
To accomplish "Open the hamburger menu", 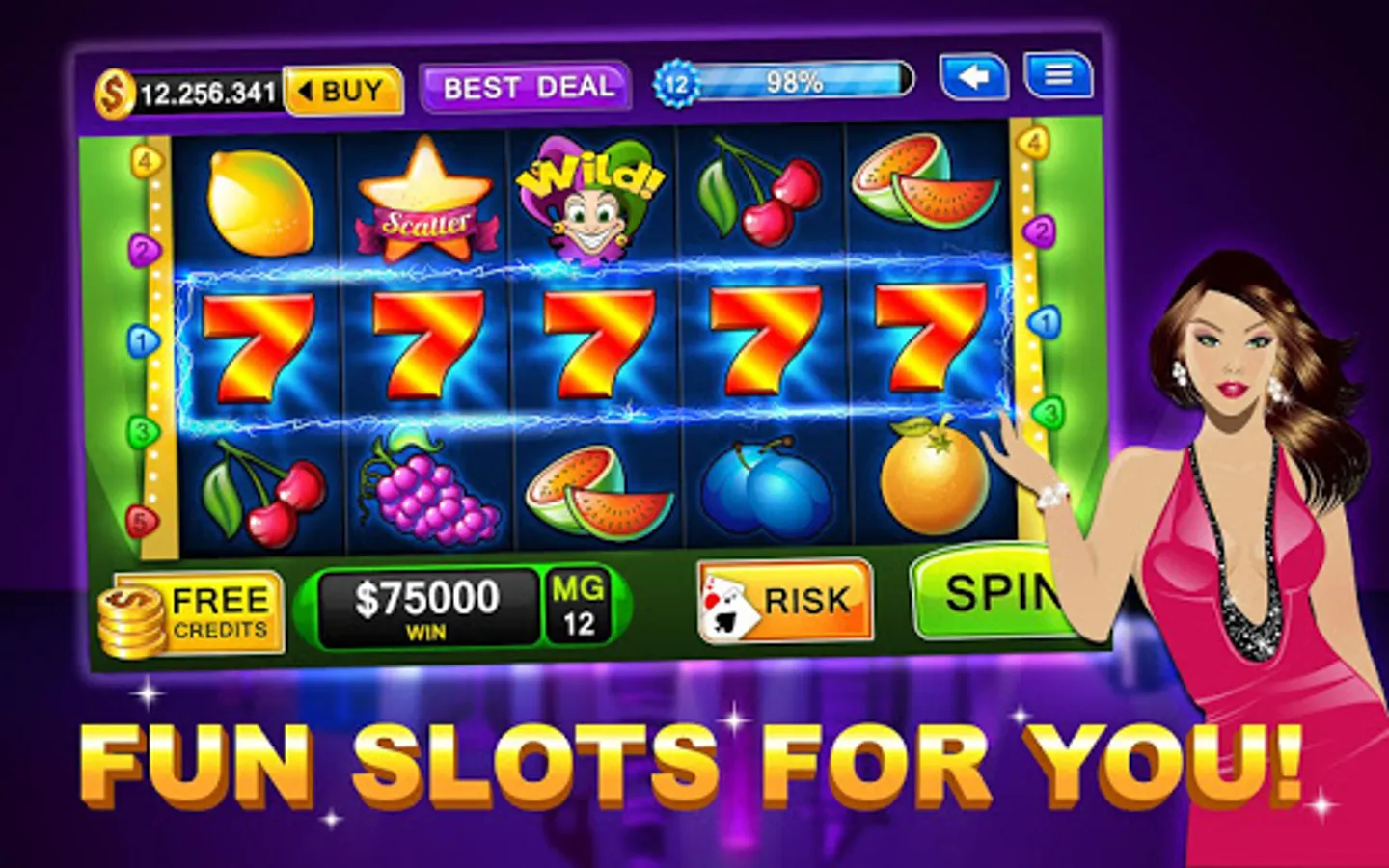I will coord(1059,76).
